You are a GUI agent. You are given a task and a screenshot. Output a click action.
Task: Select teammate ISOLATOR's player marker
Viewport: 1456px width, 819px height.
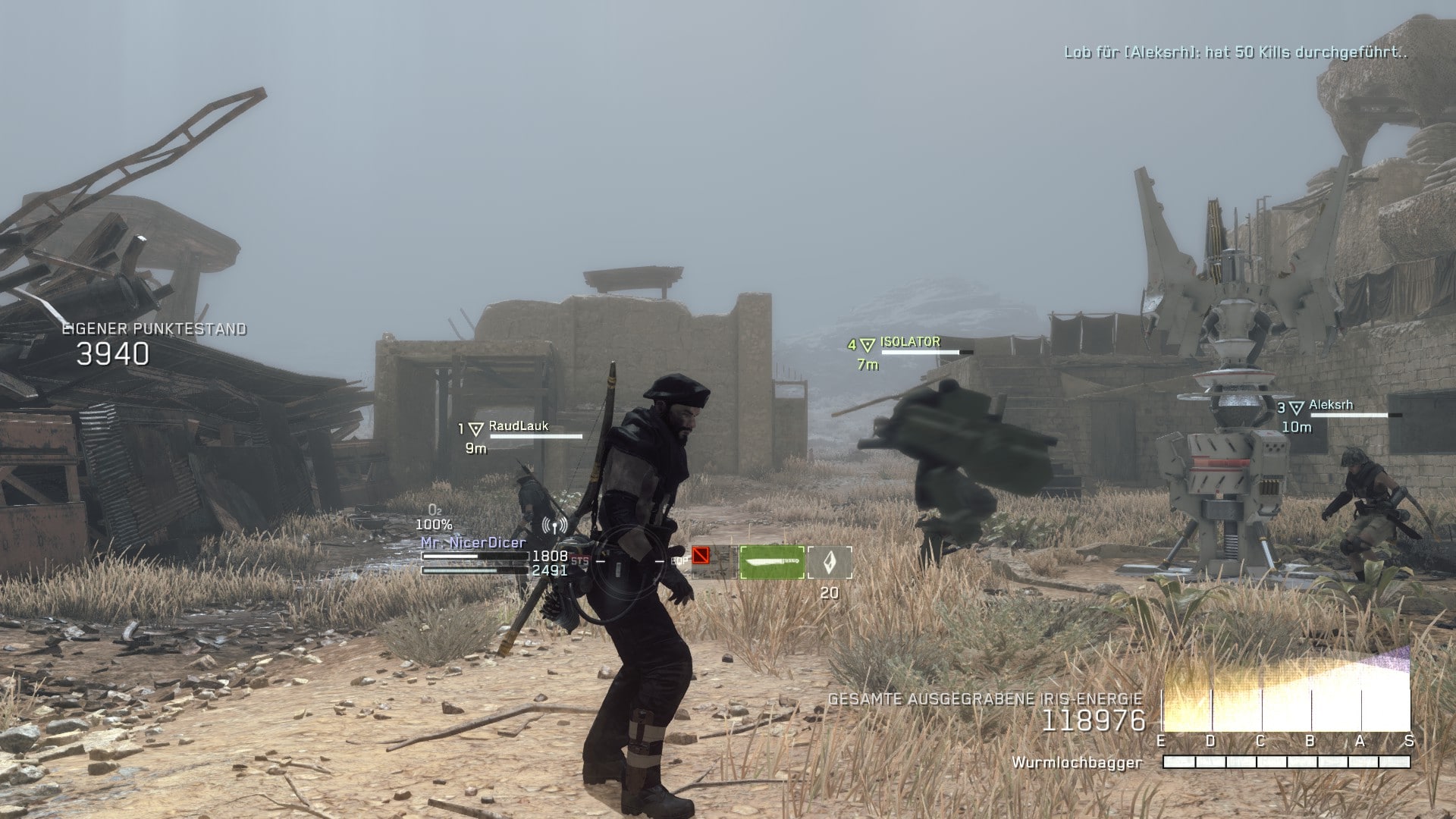pos(868,345)
